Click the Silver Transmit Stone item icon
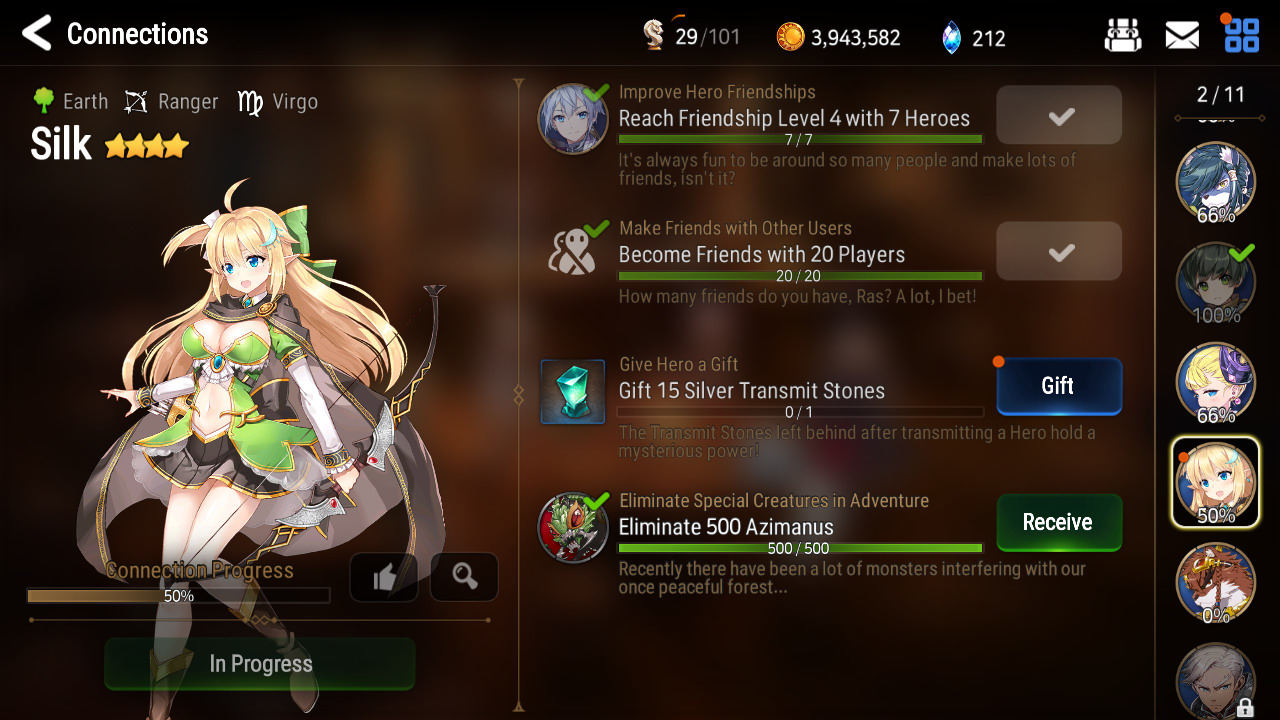1280x720 pixels. click(x=573, y=392)
